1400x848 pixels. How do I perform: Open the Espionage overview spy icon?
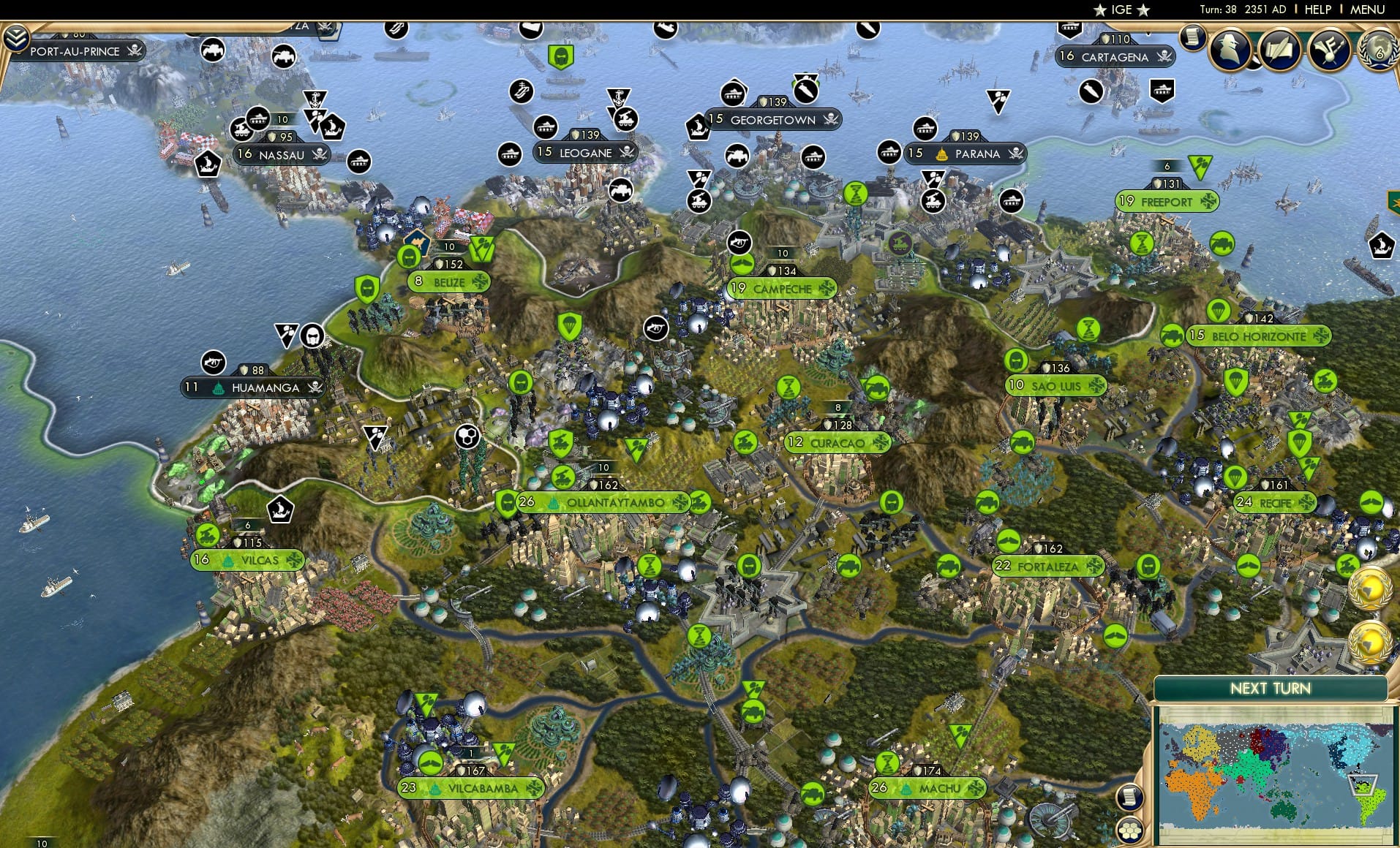1231,51
